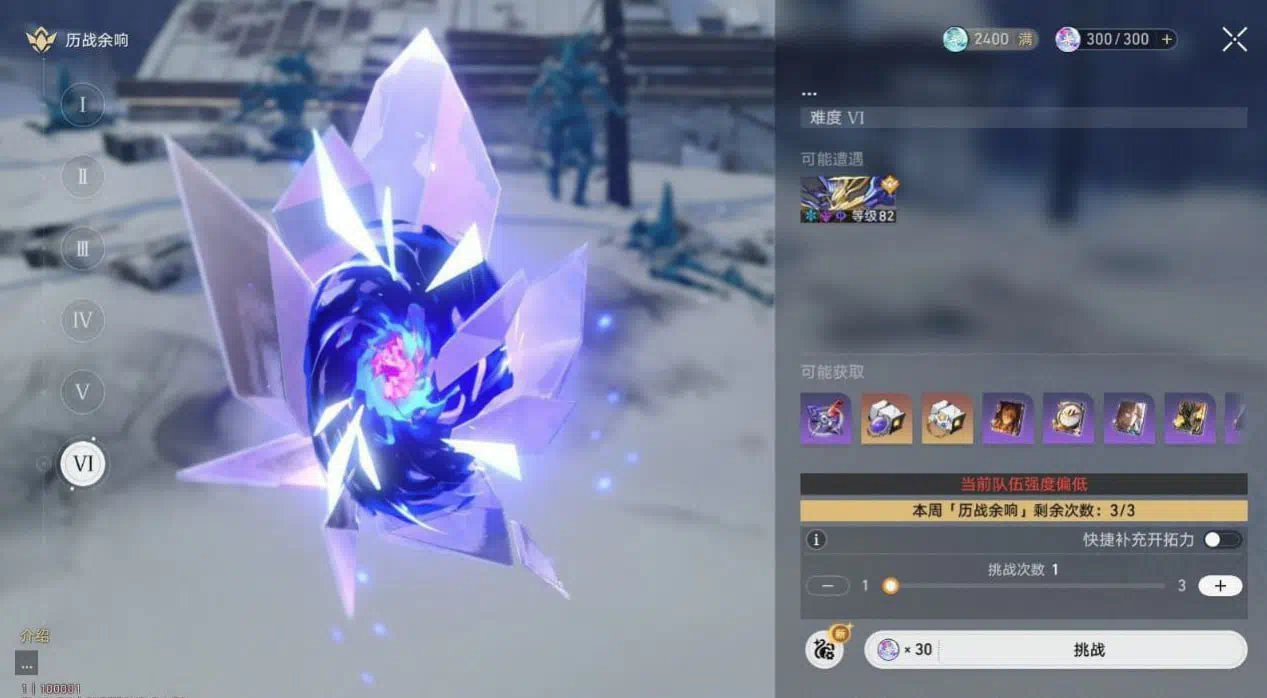View the first purple reward material
The height and width of the screenshot is (698, 1267).
pos(825,418)
